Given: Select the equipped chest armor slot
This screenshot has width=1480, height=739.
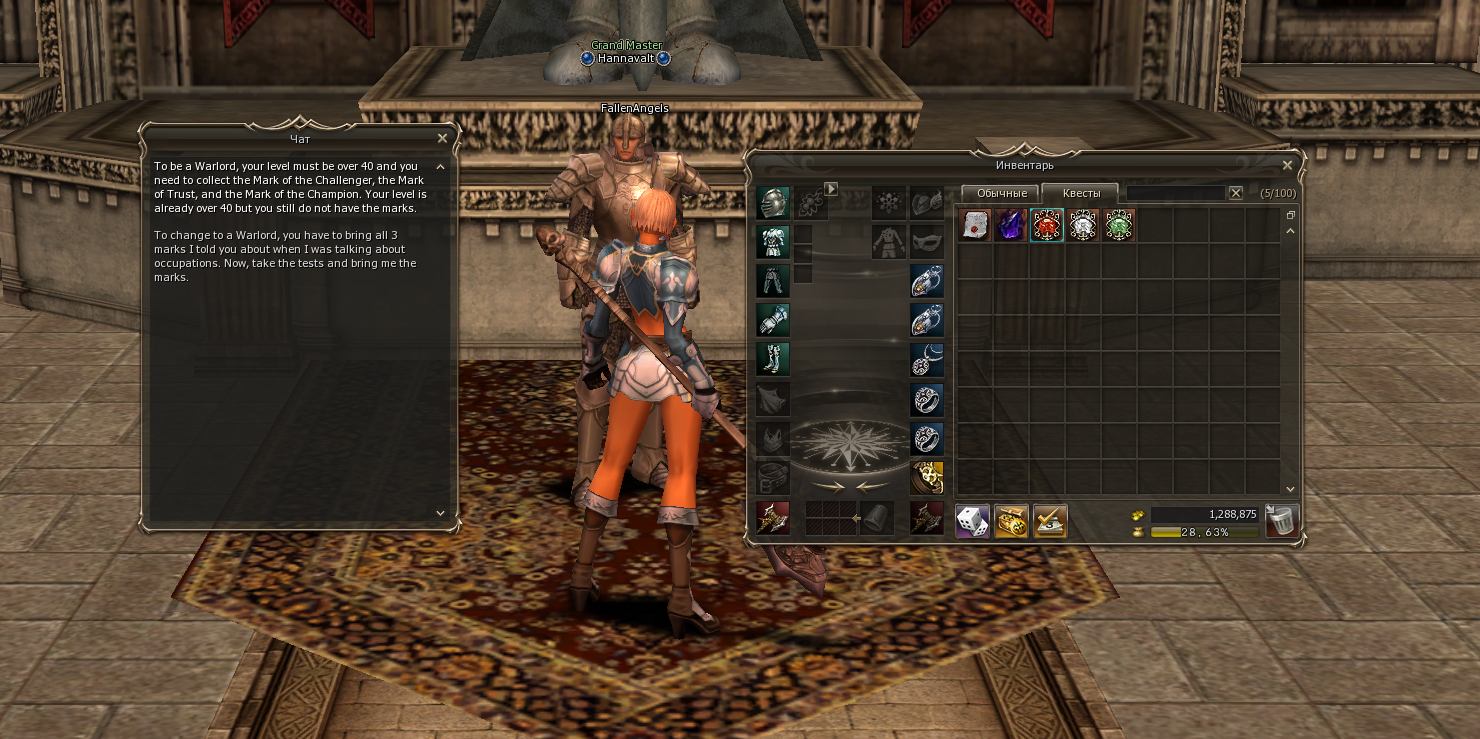Looking at the screenshot, I should pos(773,242).
